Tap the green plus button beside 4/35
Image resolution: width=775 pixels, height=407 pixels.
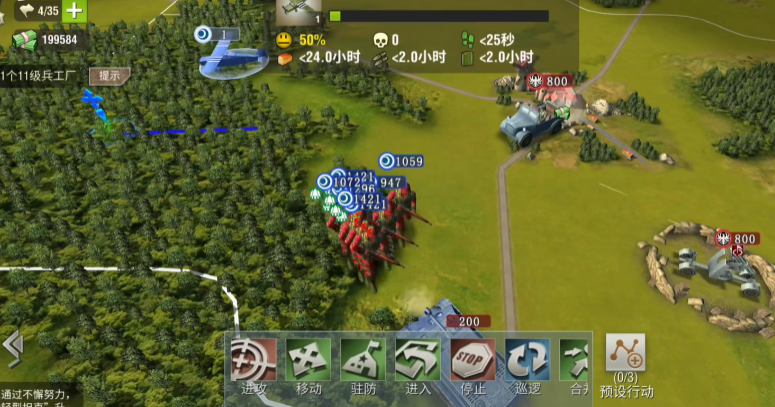(x=75, y=11)
